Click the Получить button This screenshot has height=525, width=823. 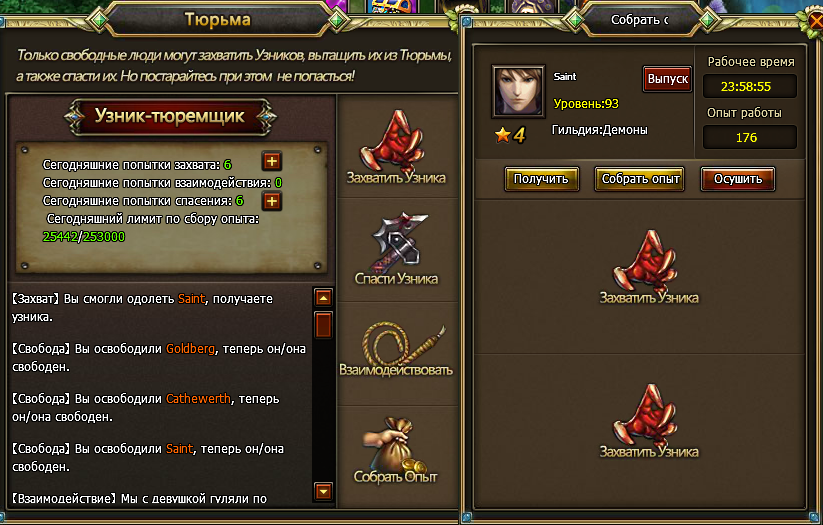pyautogui.click(x=541, y=179)
